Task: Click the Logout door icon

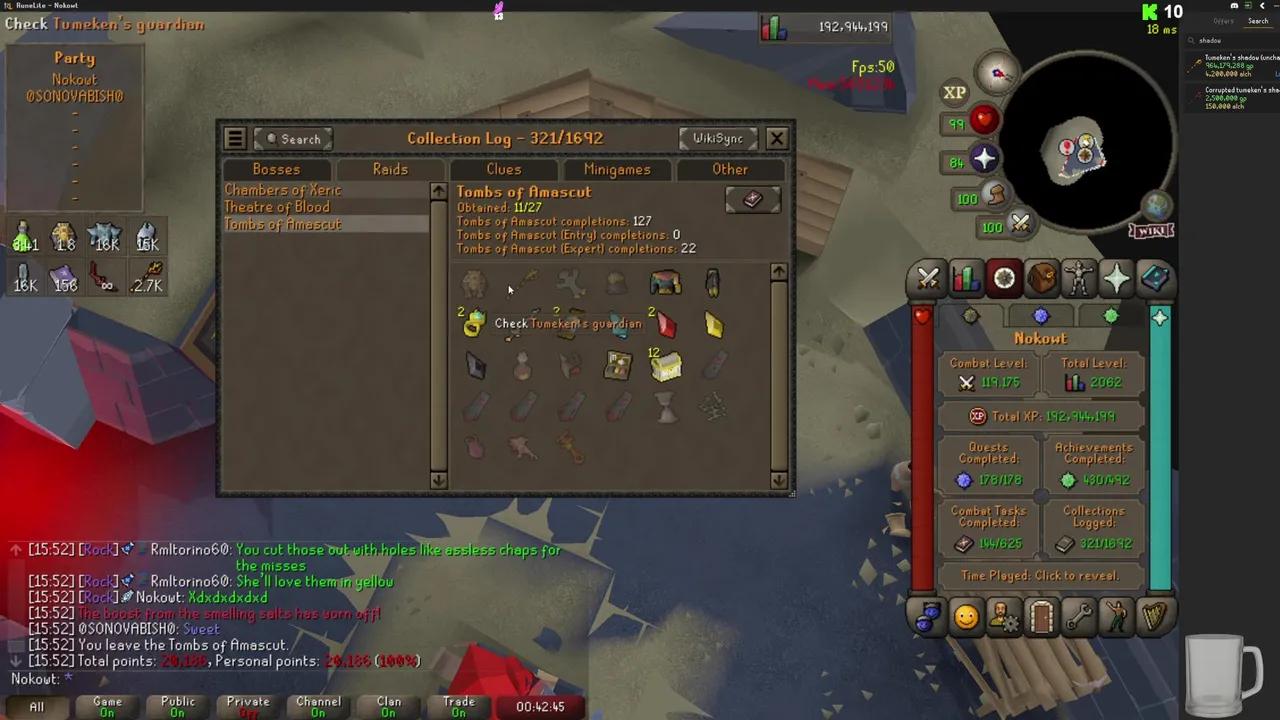Action: (x=1040, y=617)
